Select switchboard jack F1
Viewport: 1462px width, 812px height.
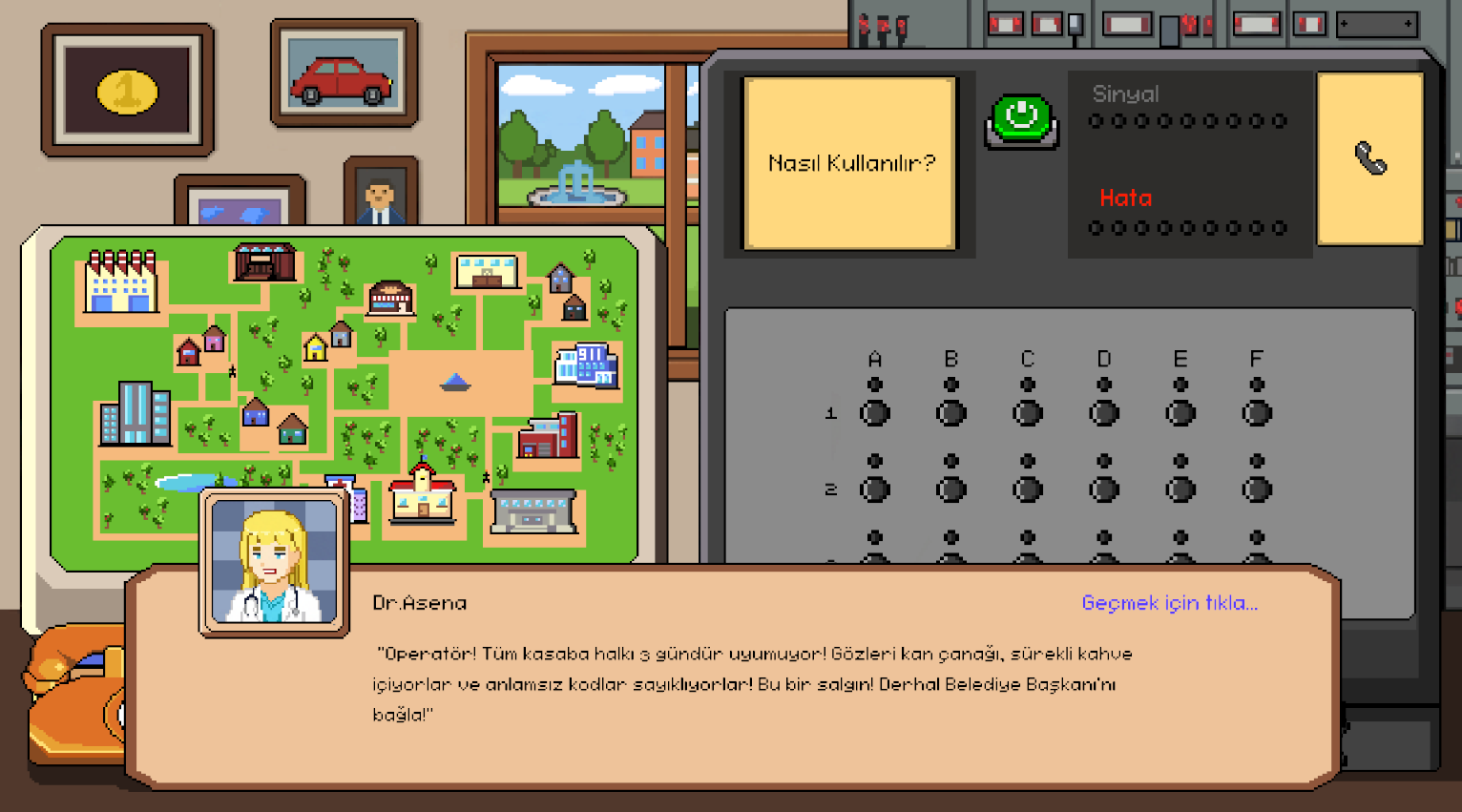pyautogui.click(x=1257, y=413)
